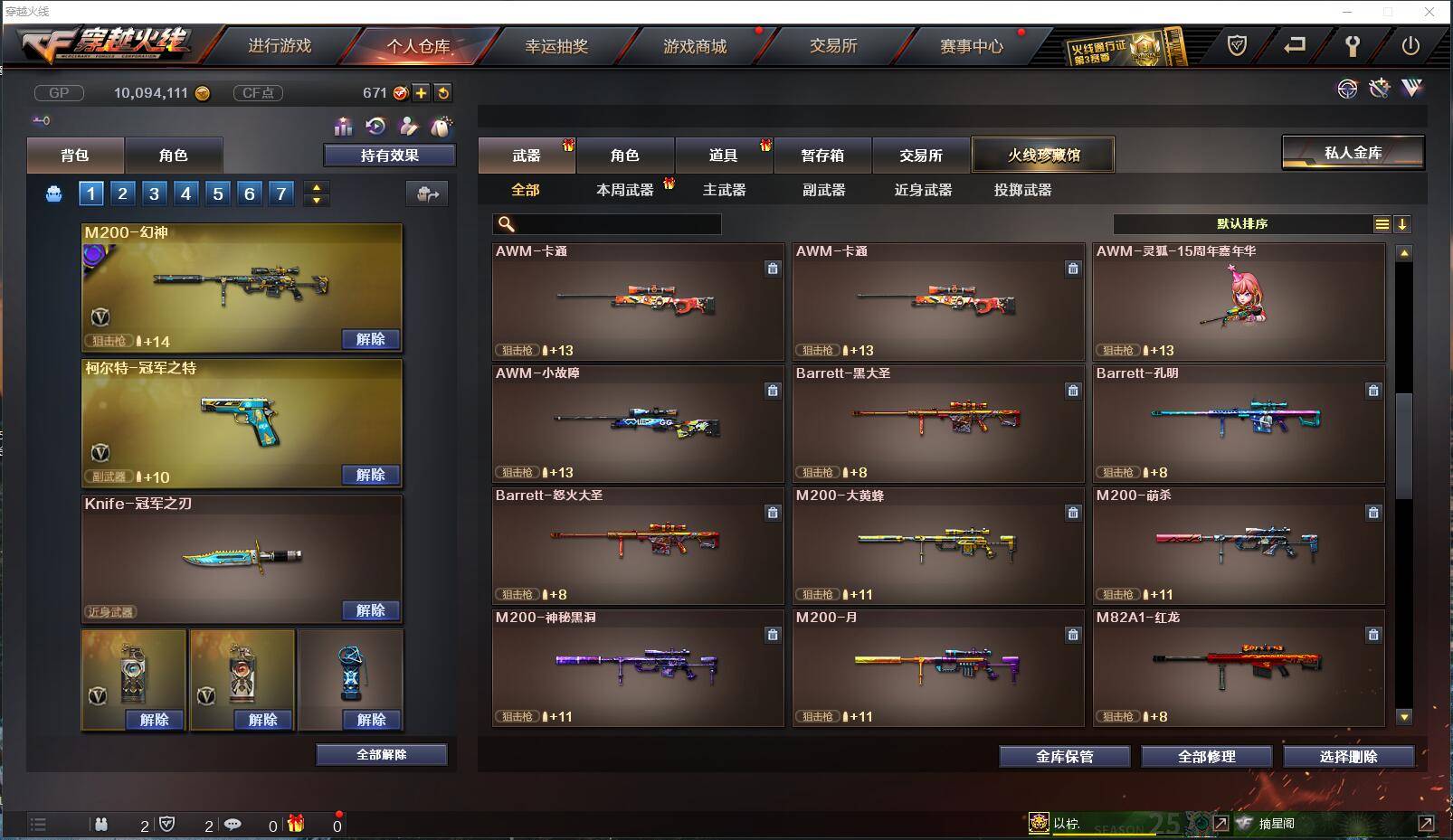Select the wrench repair icon in the navbar

pyautogui.click(x=1352, y=43)
